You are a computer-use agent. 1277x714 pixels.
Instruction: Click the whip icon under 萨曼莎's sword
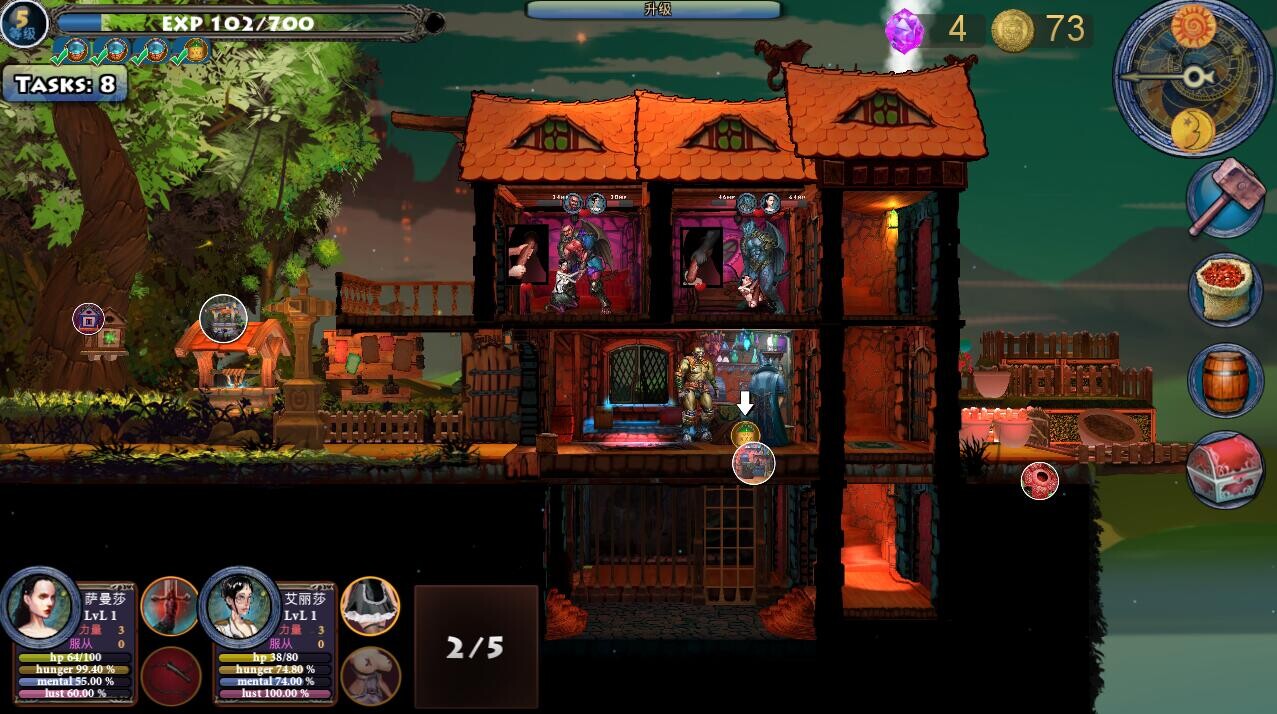coord(170,676)
